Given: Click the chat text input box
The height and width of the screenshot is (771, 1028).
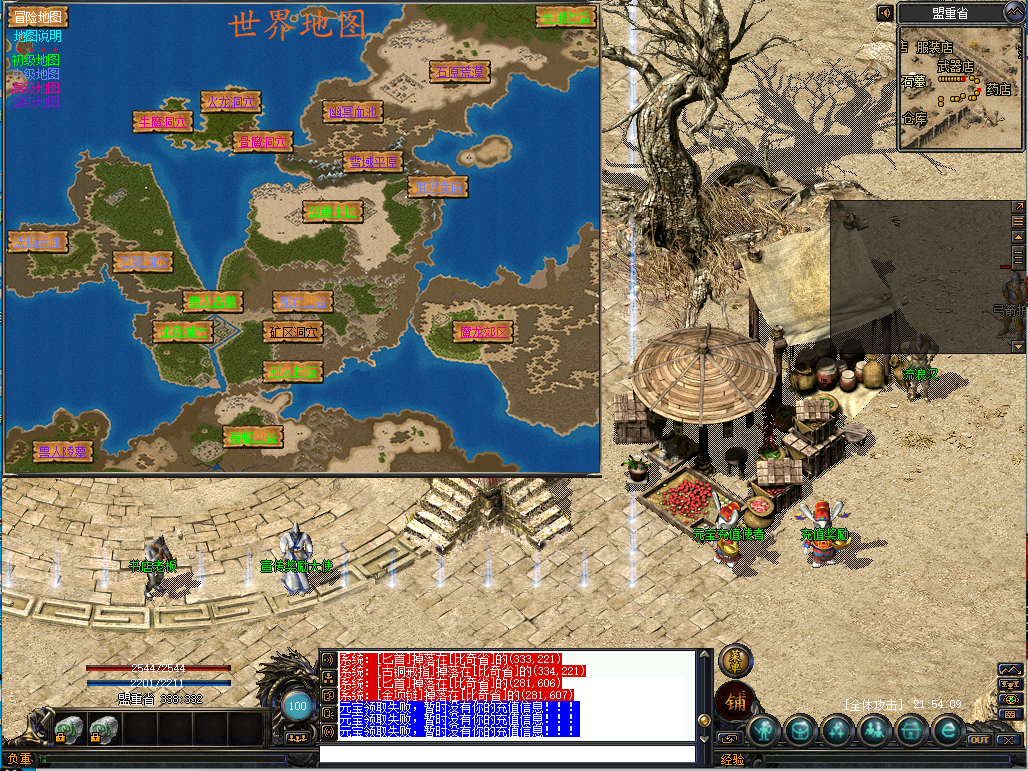Looking at the screenshot, I should [x=506, y=754].
